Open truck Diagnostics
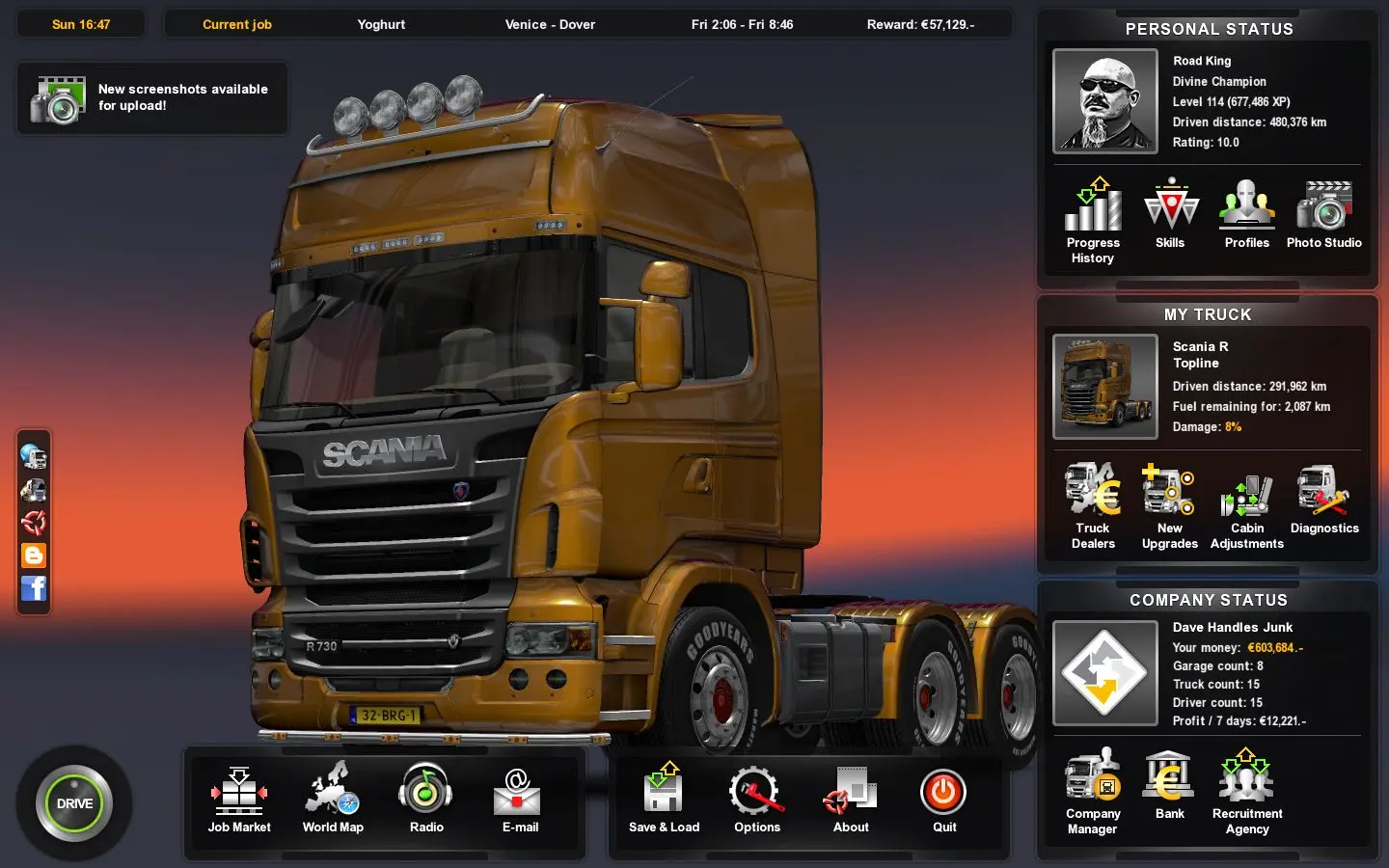The image size is (1389, 868). point(1324,499)
